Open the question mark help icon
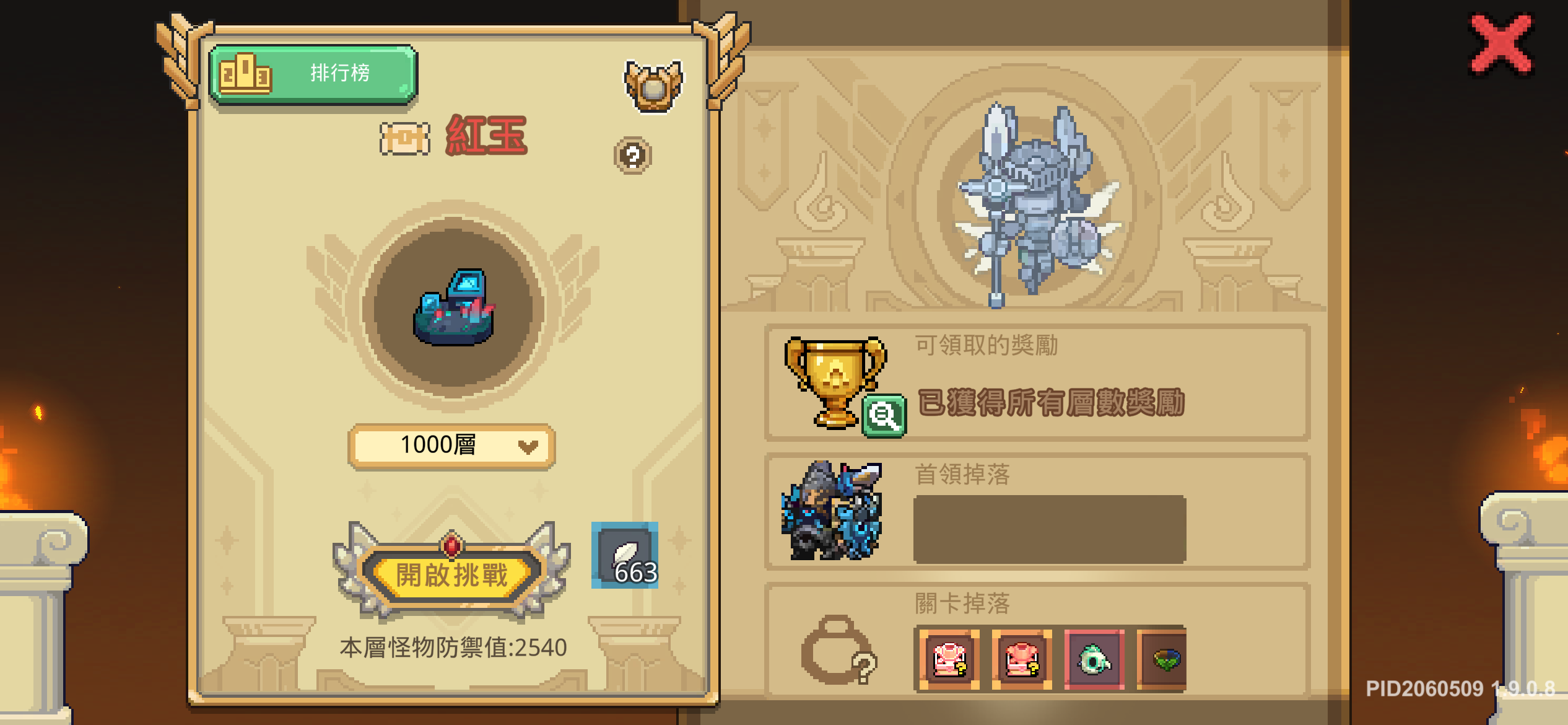 click(x=632, y=156)
